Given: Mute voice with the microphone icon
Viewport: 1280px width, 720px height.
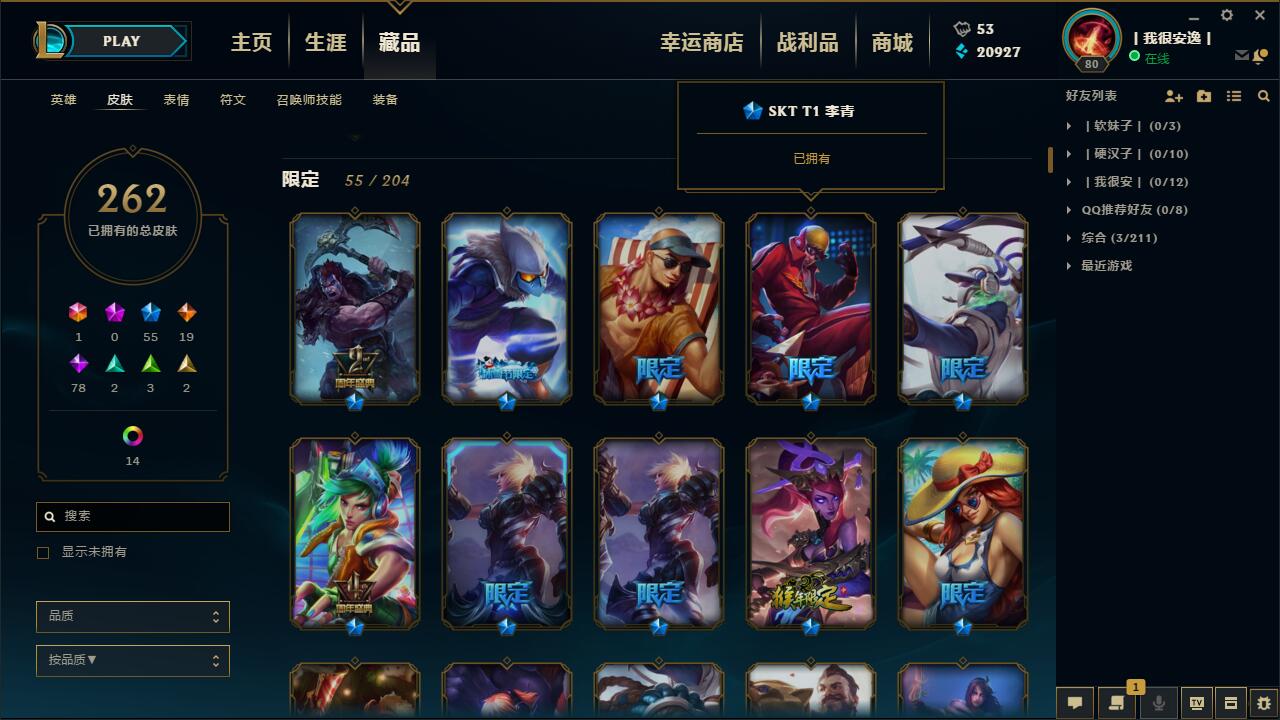Looking at the screenshot, I should [1158, 703].
